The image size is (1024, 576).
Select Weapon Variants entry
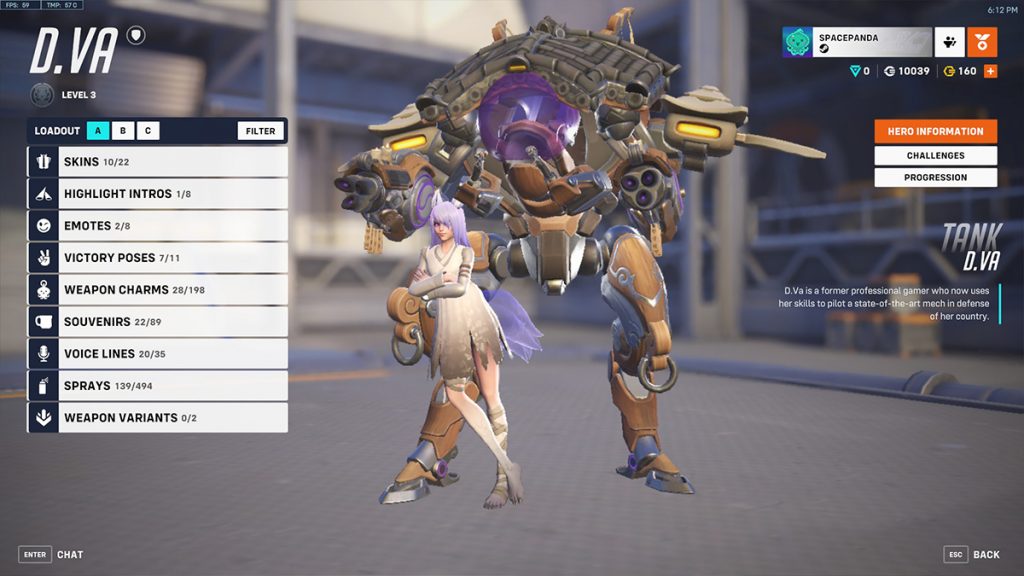tap(158, 418)
